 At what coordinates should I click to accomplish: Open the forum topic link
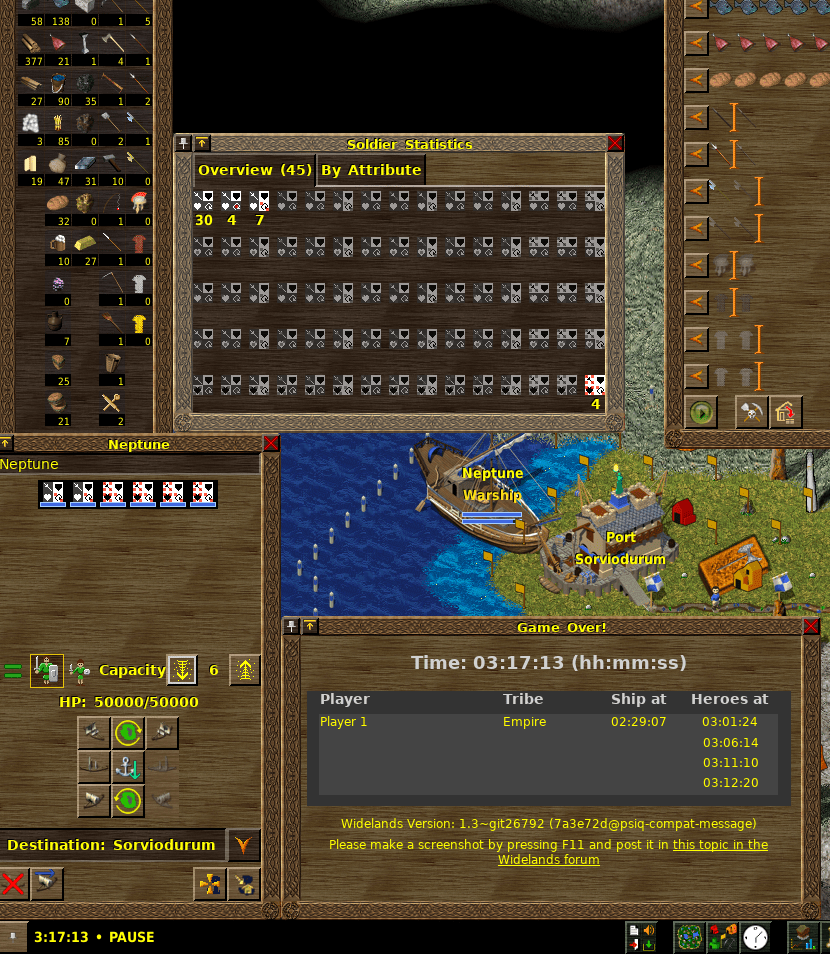pyautogui.click(x=720, y=845)
